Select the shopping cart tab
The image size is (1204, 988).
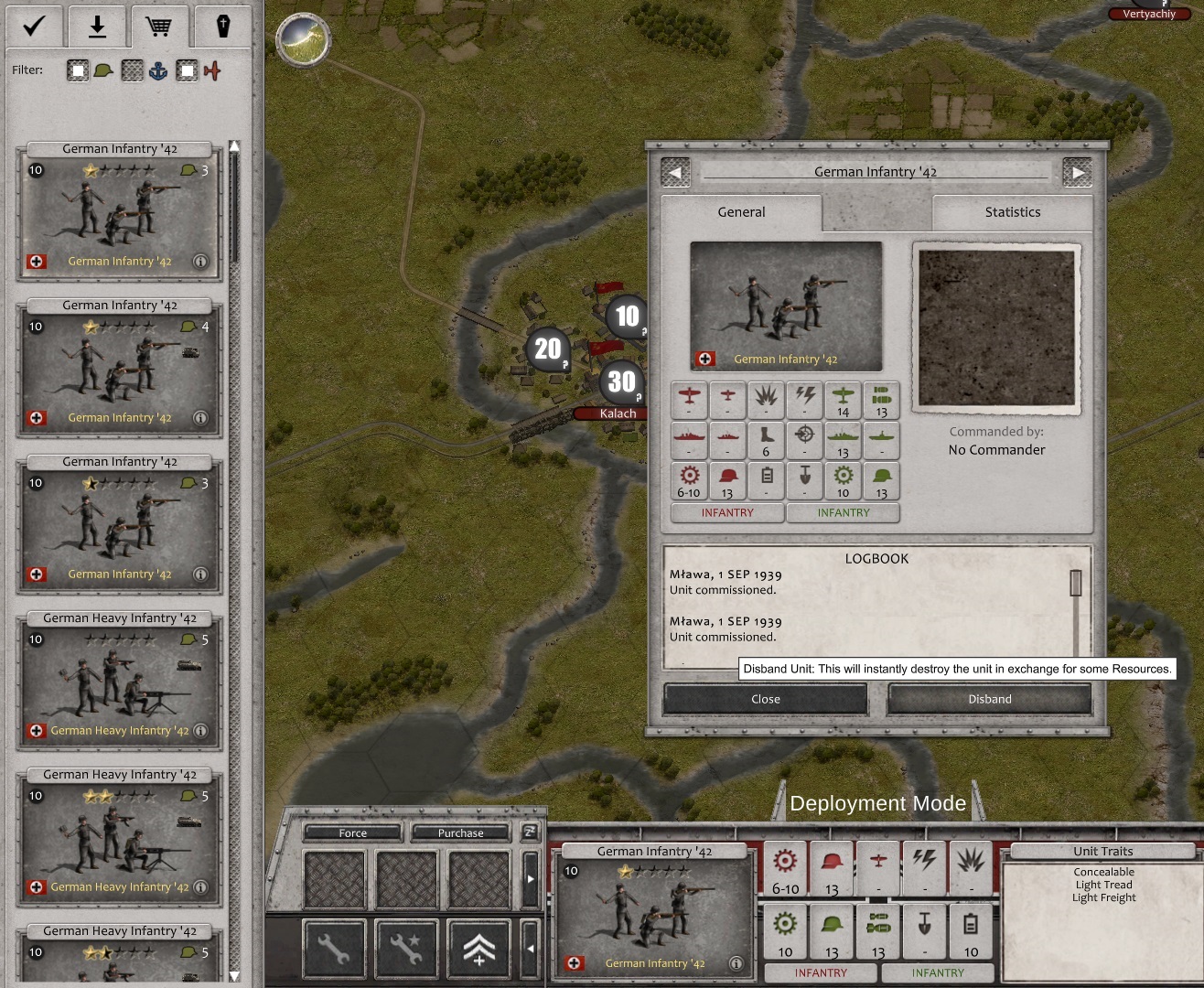[x=158, y=27]
